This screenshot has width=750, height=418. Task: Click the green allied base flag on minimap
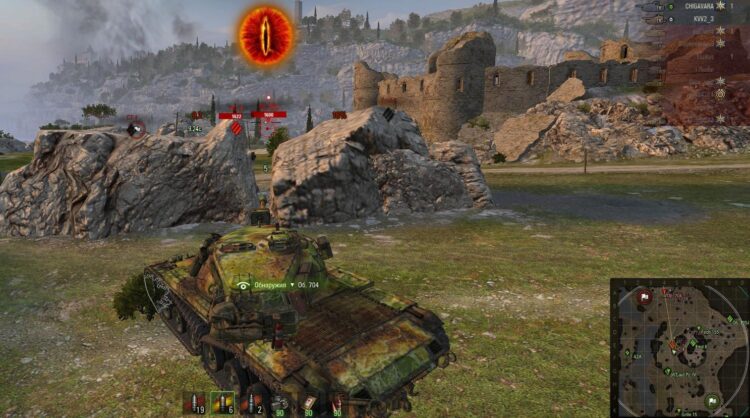pos(713,400)
